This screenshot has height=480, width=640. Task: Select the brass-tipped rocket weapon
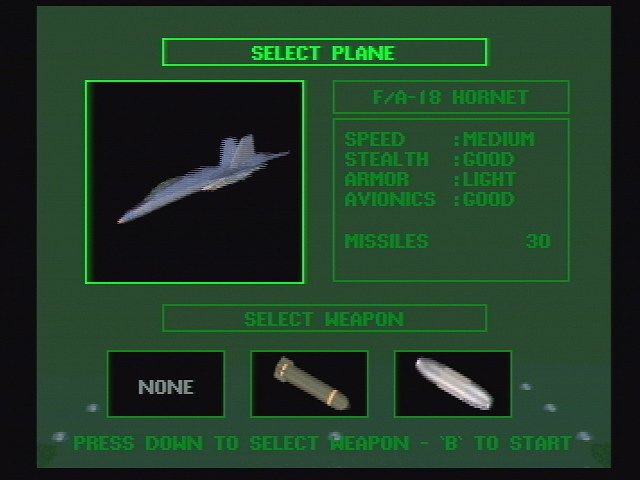point(309,384)
